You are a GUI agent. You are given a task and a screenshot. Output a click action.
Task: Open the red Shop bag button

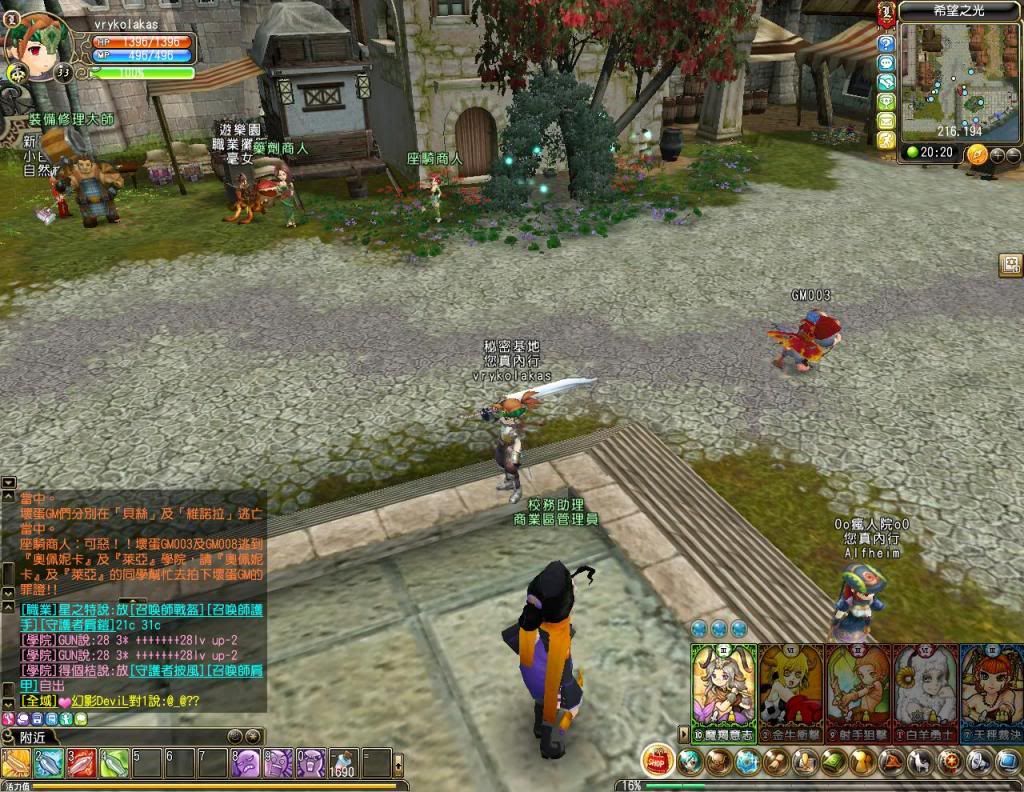[657, 762]
